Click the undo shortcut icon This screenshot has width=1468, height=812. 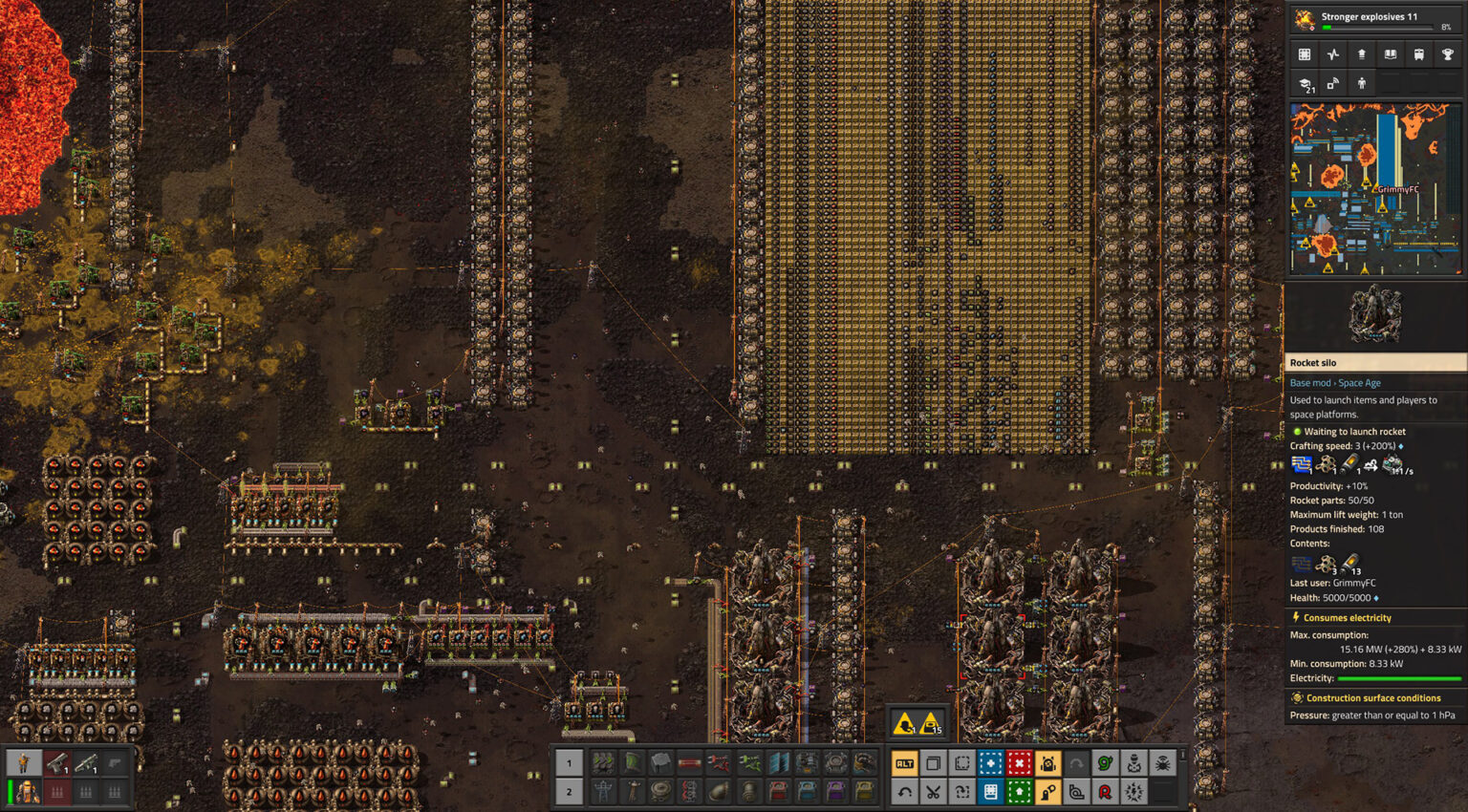coord(905,791)
